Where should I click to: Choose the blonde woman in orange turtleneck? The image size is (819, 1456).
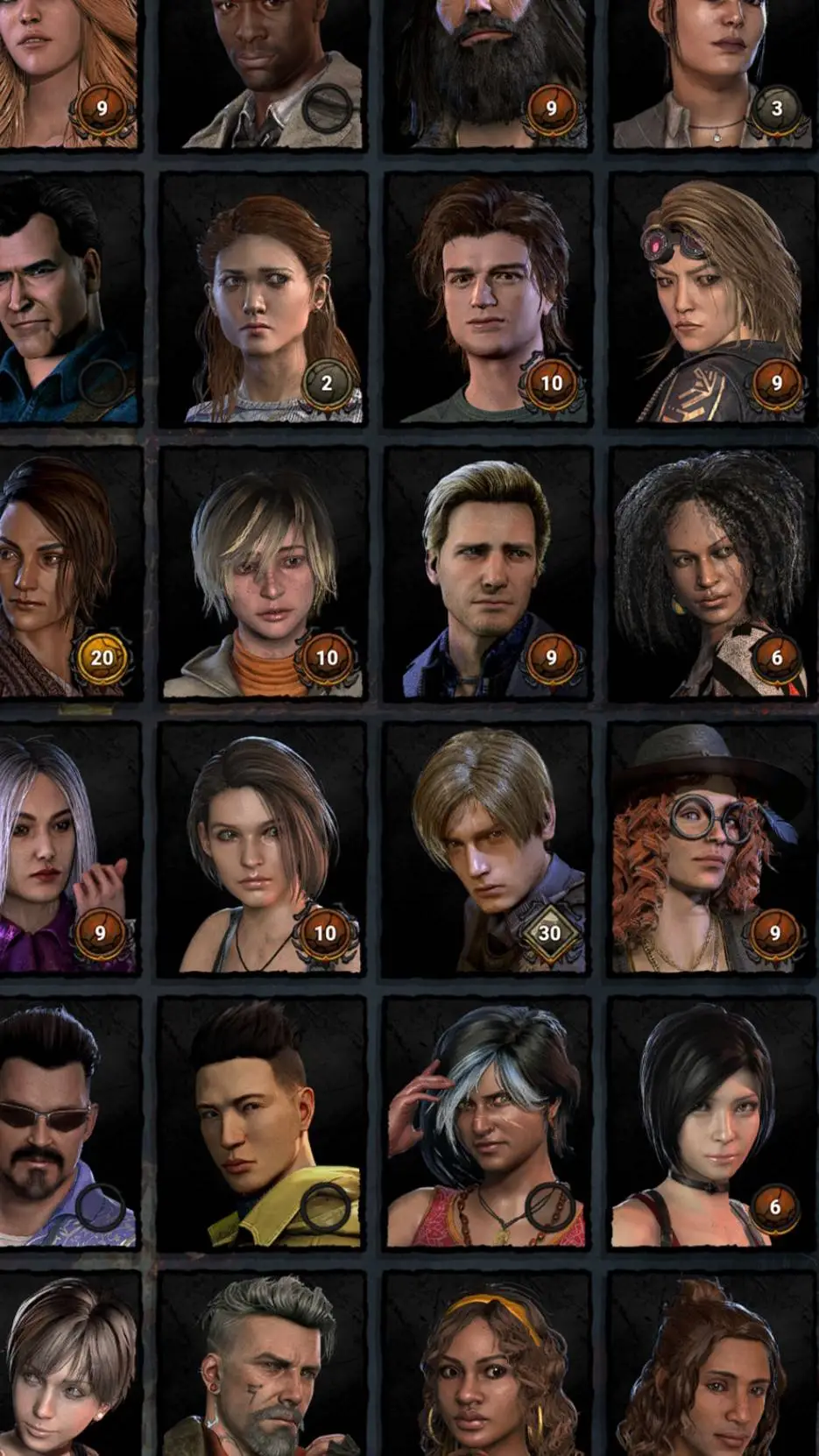tap(263, 574)
